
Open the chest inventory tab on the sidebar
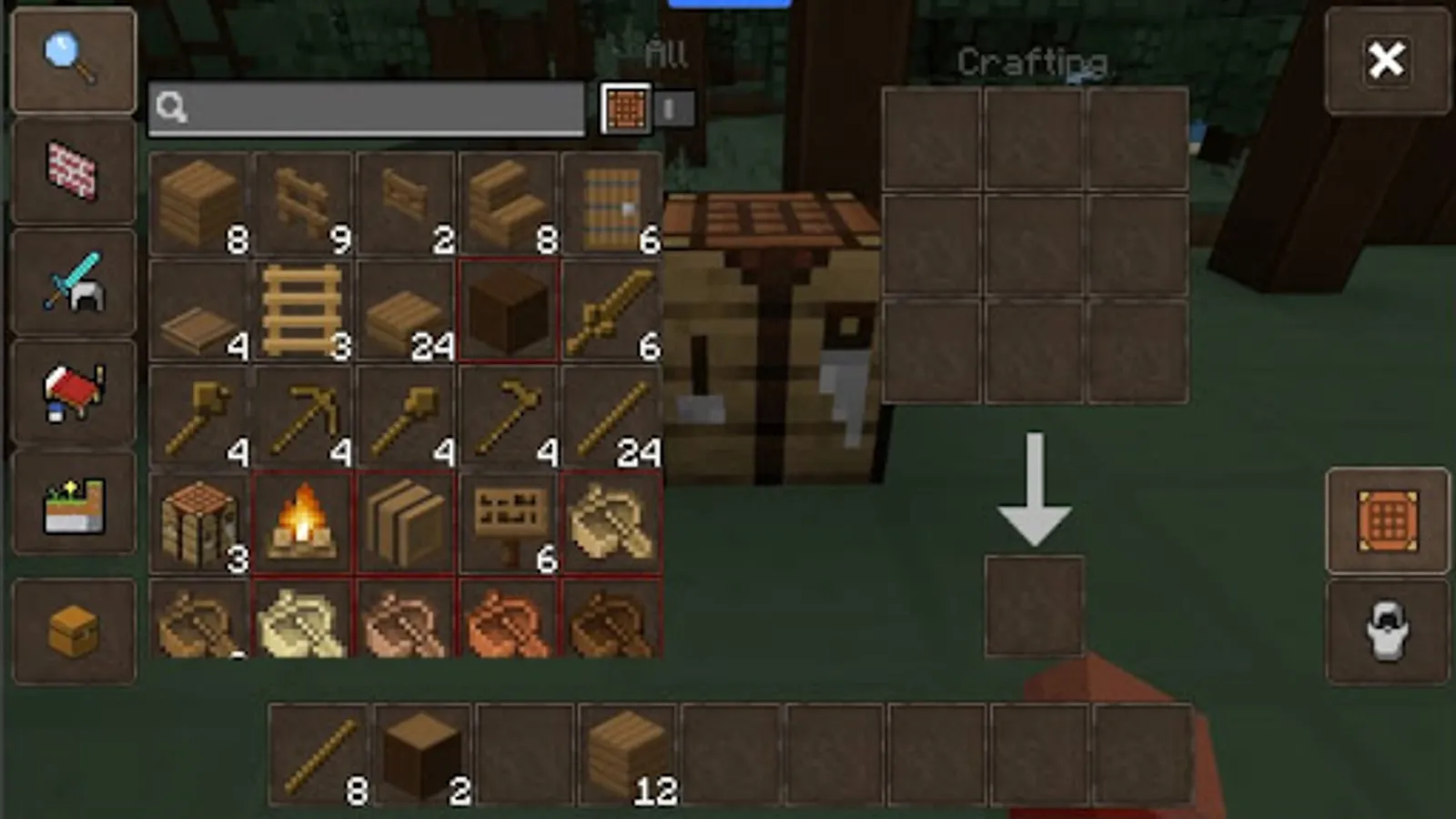point(73,628)
